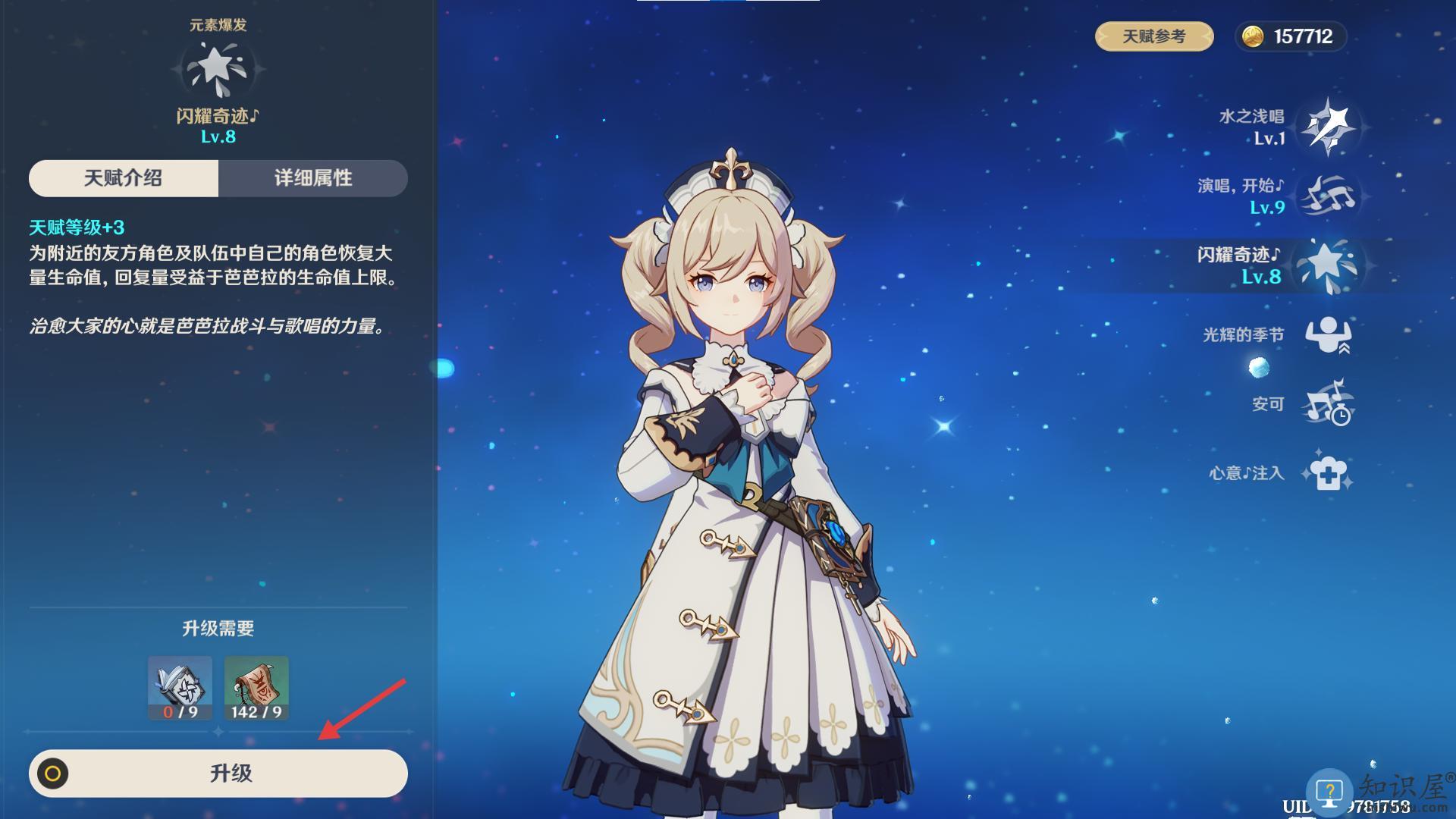
Task: Open the 光辉的季节 passive talent
Action: (1327, 334)
